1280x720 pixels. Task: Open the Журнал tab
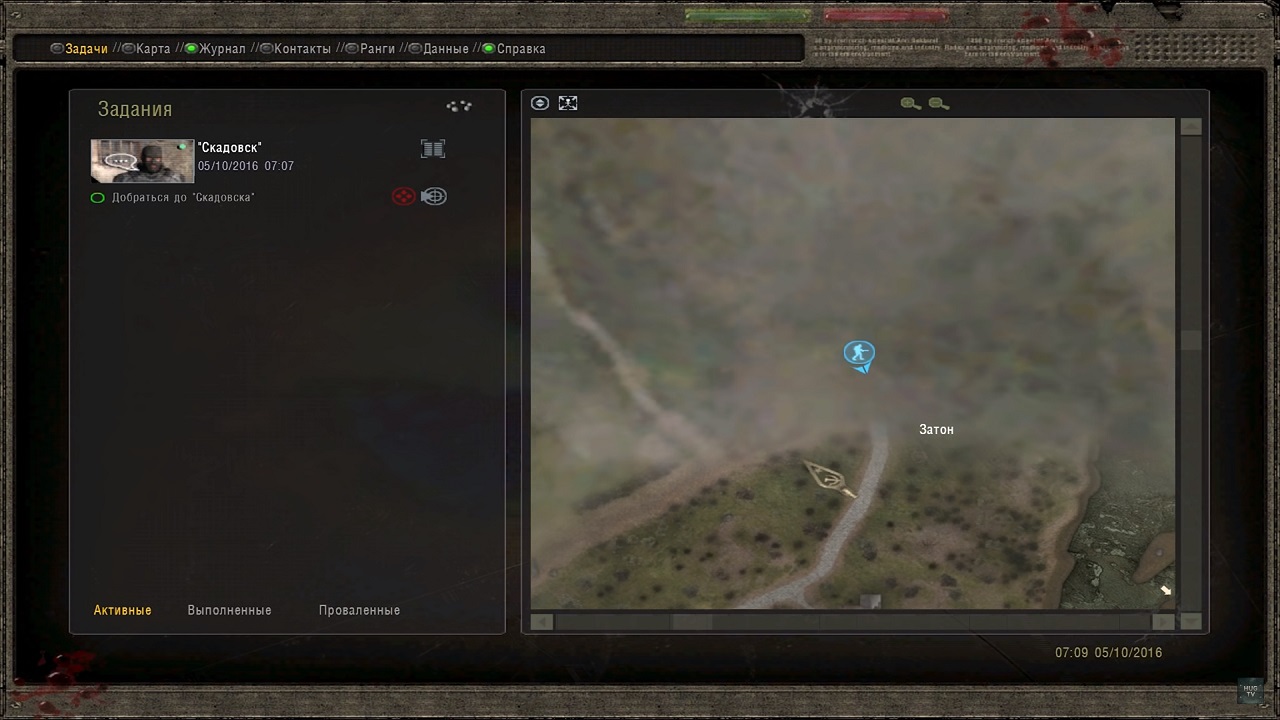click(x=222, y=49)
